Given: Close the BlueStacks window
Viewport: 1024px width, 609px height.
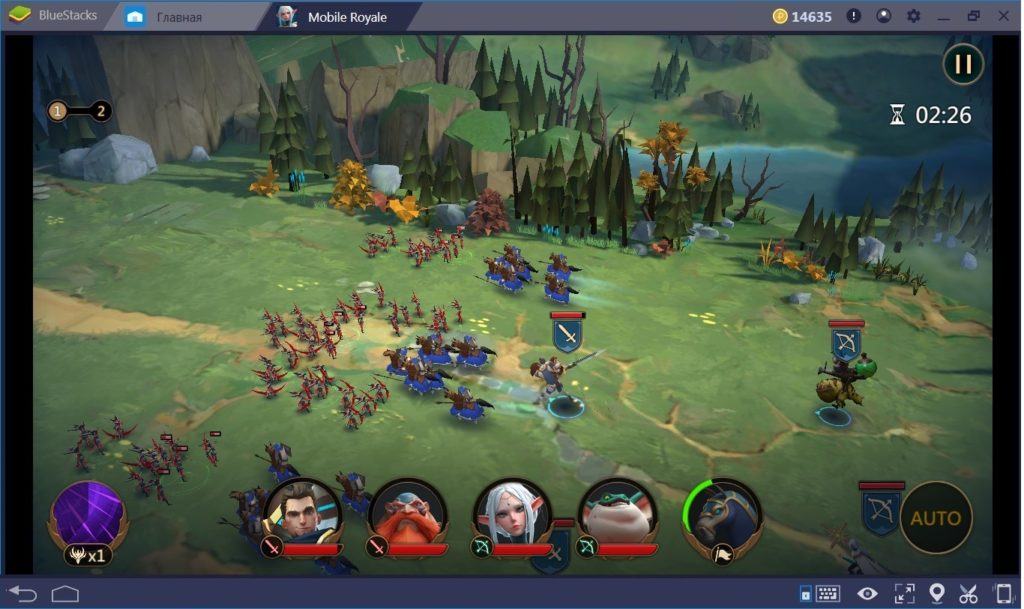Looking at the screenshot, I should point(1004,16).
